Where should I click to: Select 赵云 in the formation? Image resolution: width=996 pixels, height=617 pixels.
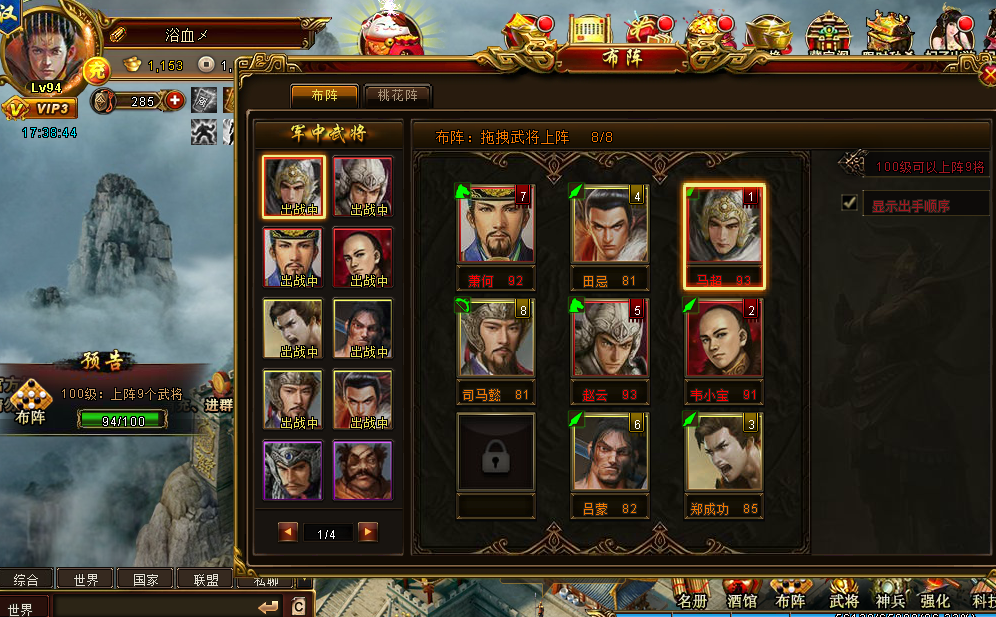click(x=610, y=339)
